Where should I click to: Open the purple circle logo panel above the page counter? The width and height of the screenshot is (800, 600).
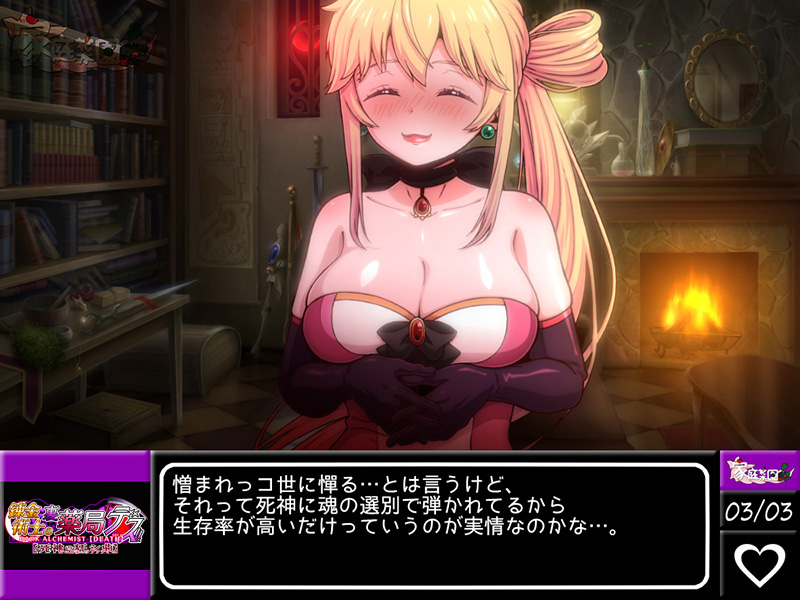click(759, 470)
